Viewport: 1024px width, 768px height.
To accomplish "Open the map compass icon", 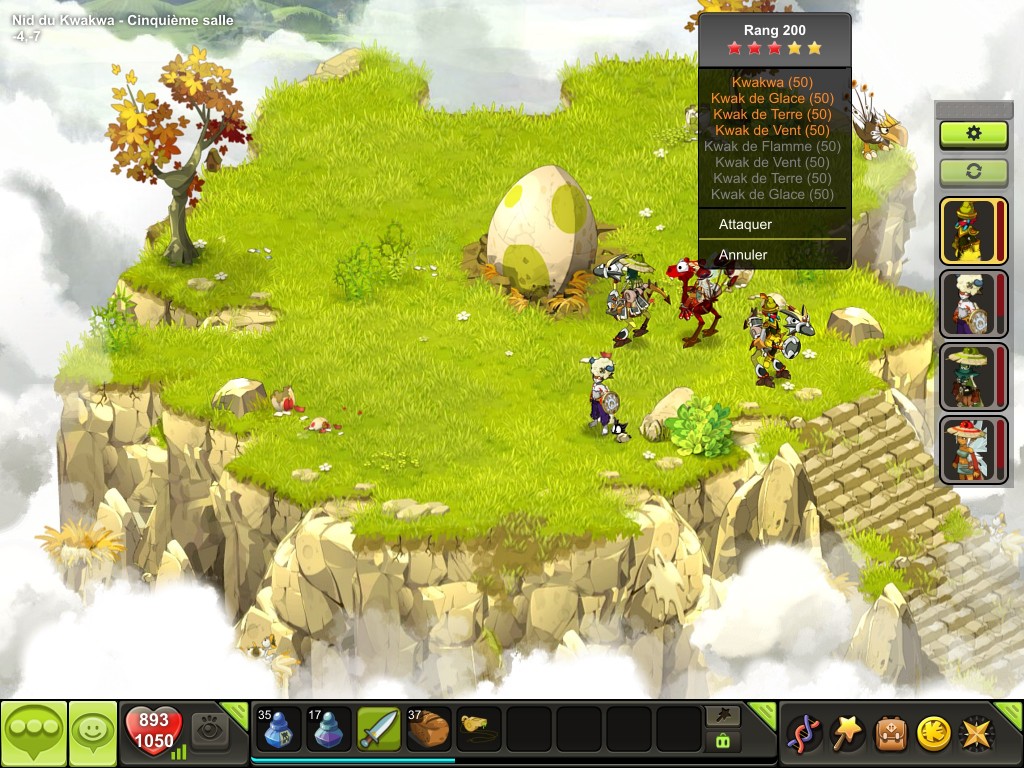I will pyautogui.click(x=977, y=733).
